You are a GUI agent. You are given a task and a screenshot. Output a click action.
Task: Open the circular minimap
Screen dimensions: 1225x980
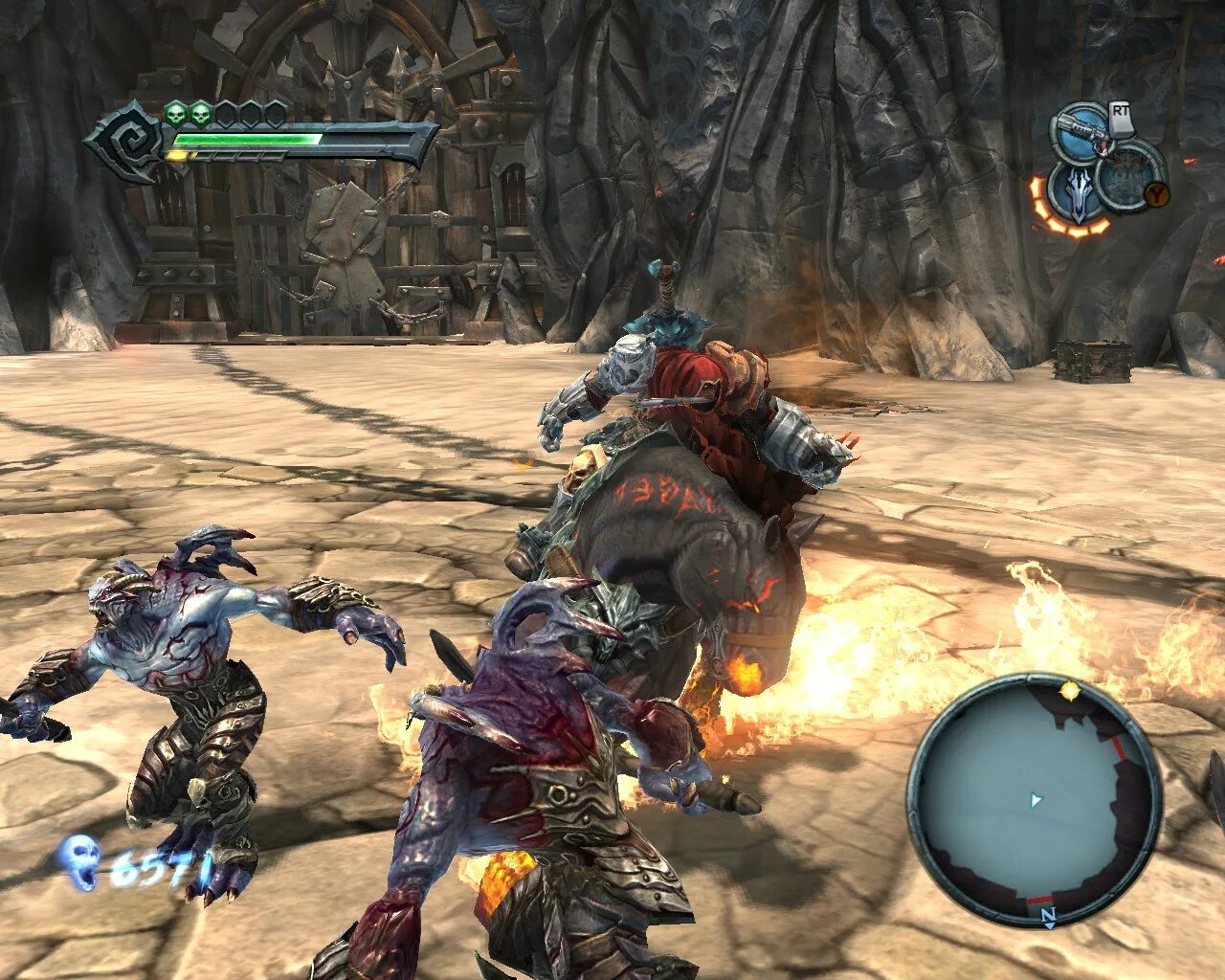1034,800
